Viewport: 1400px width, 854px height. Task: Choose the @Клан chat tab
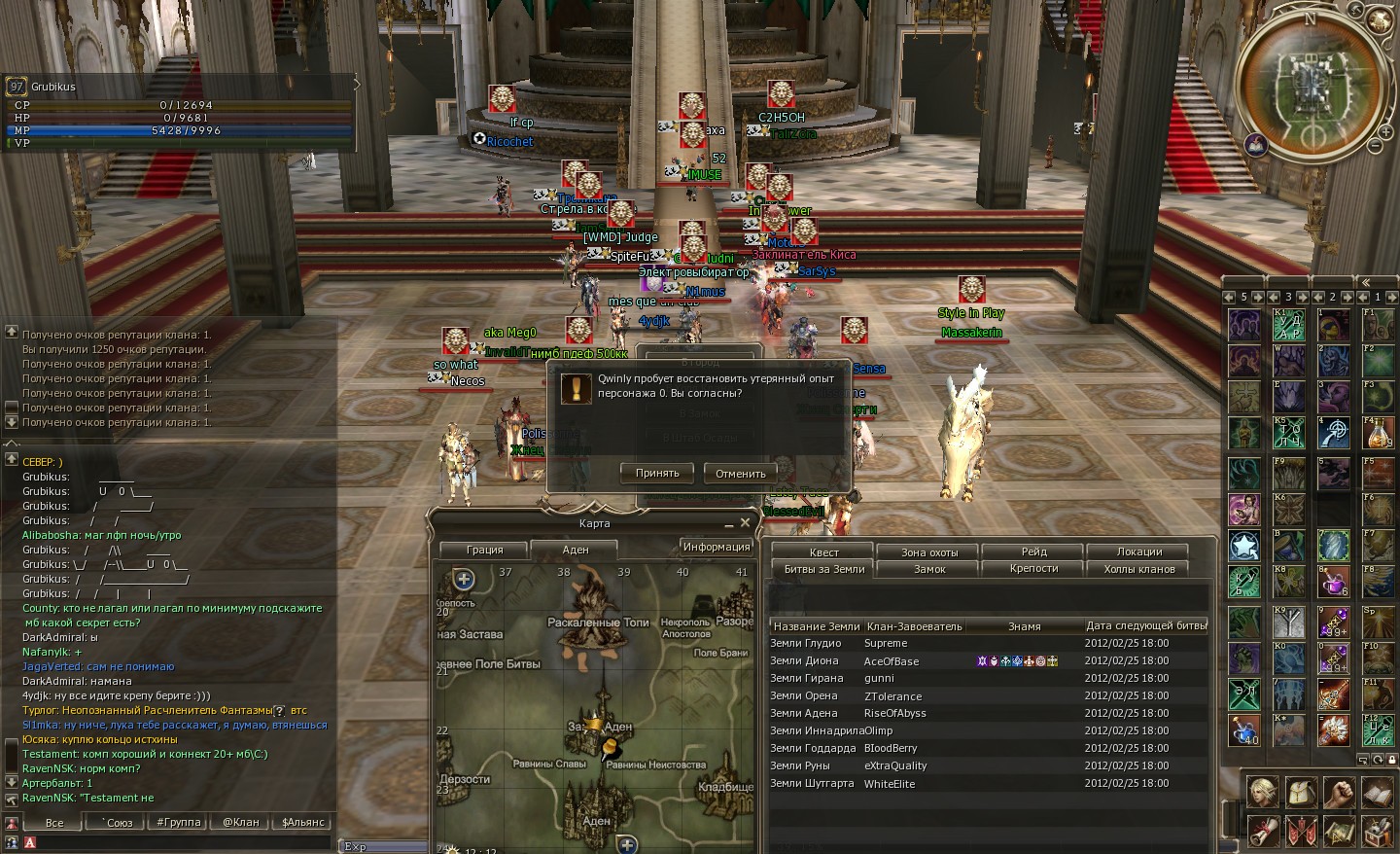[x=241, y=822]
